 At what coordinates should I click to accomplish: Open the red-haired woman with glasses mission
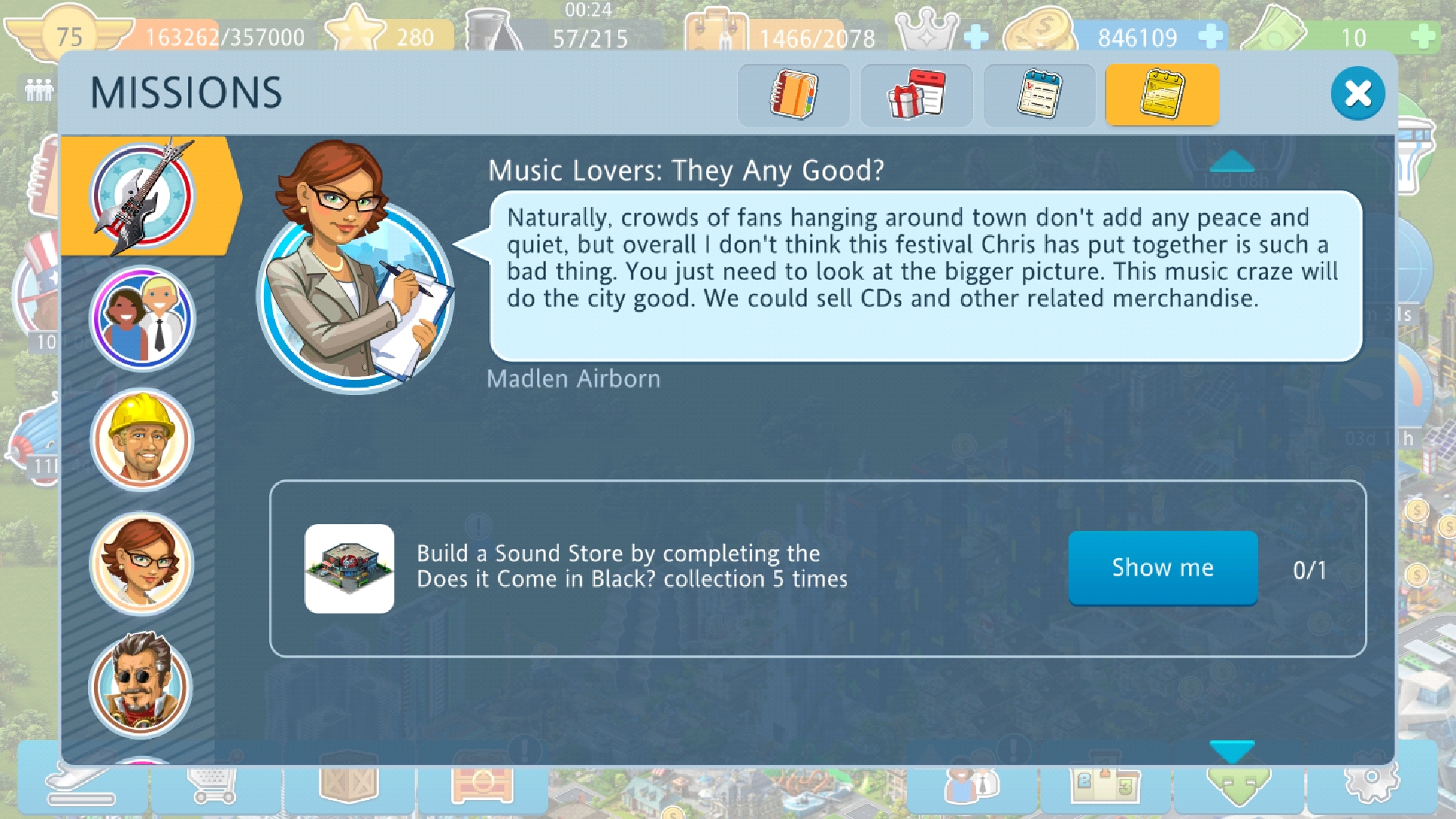[143, 563]
